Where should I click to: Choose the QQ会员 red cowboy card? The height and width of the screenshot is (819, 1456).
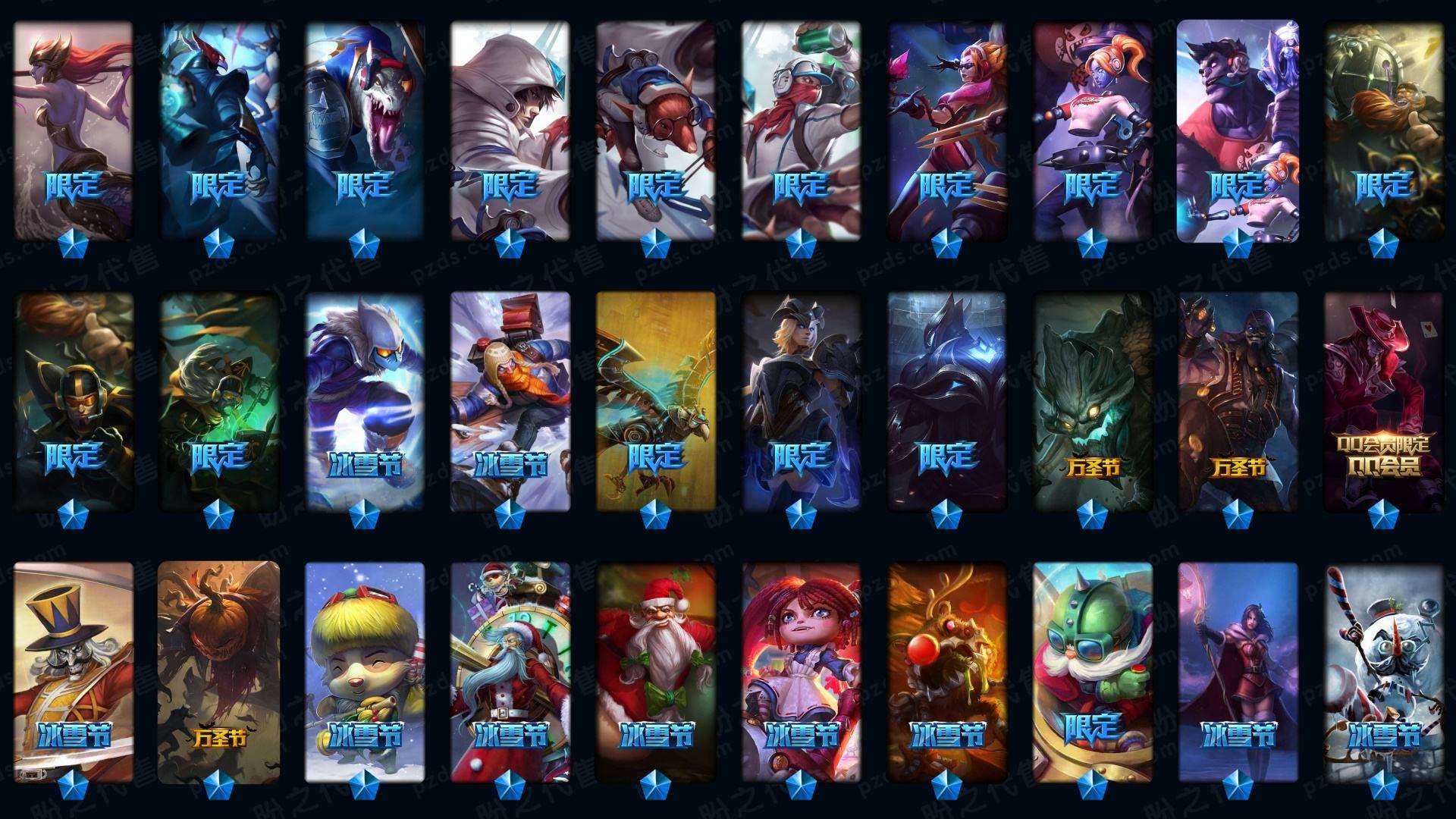coord(1383,400)
